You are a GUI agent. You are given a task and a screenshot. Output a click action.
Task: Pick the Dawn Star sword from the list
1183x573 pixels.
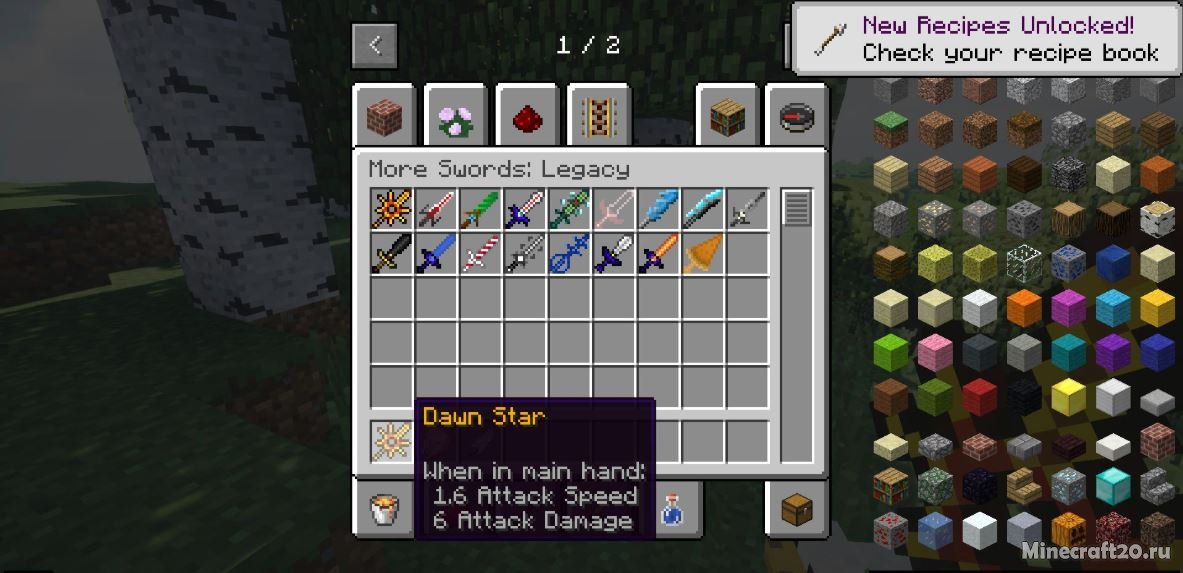coord(391,210)
